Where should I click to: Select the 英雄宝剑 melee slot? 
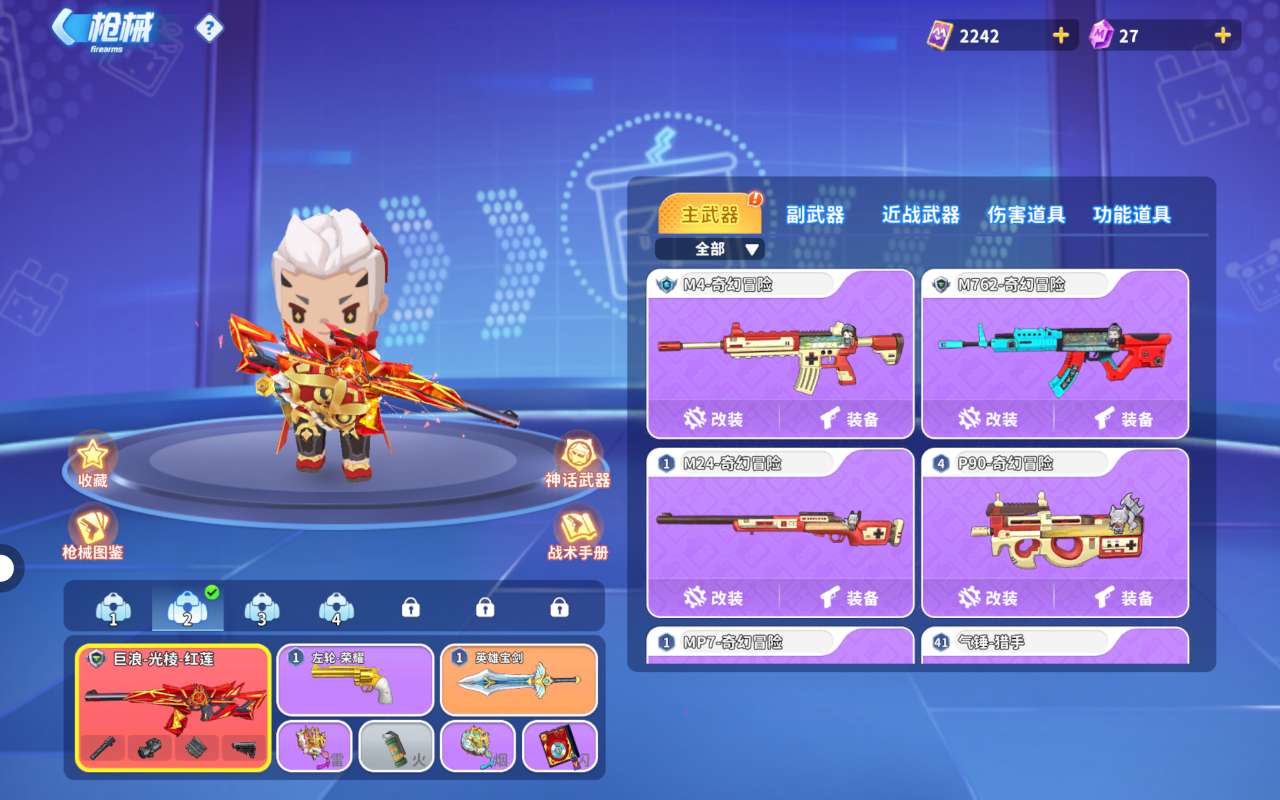[518, 680]
